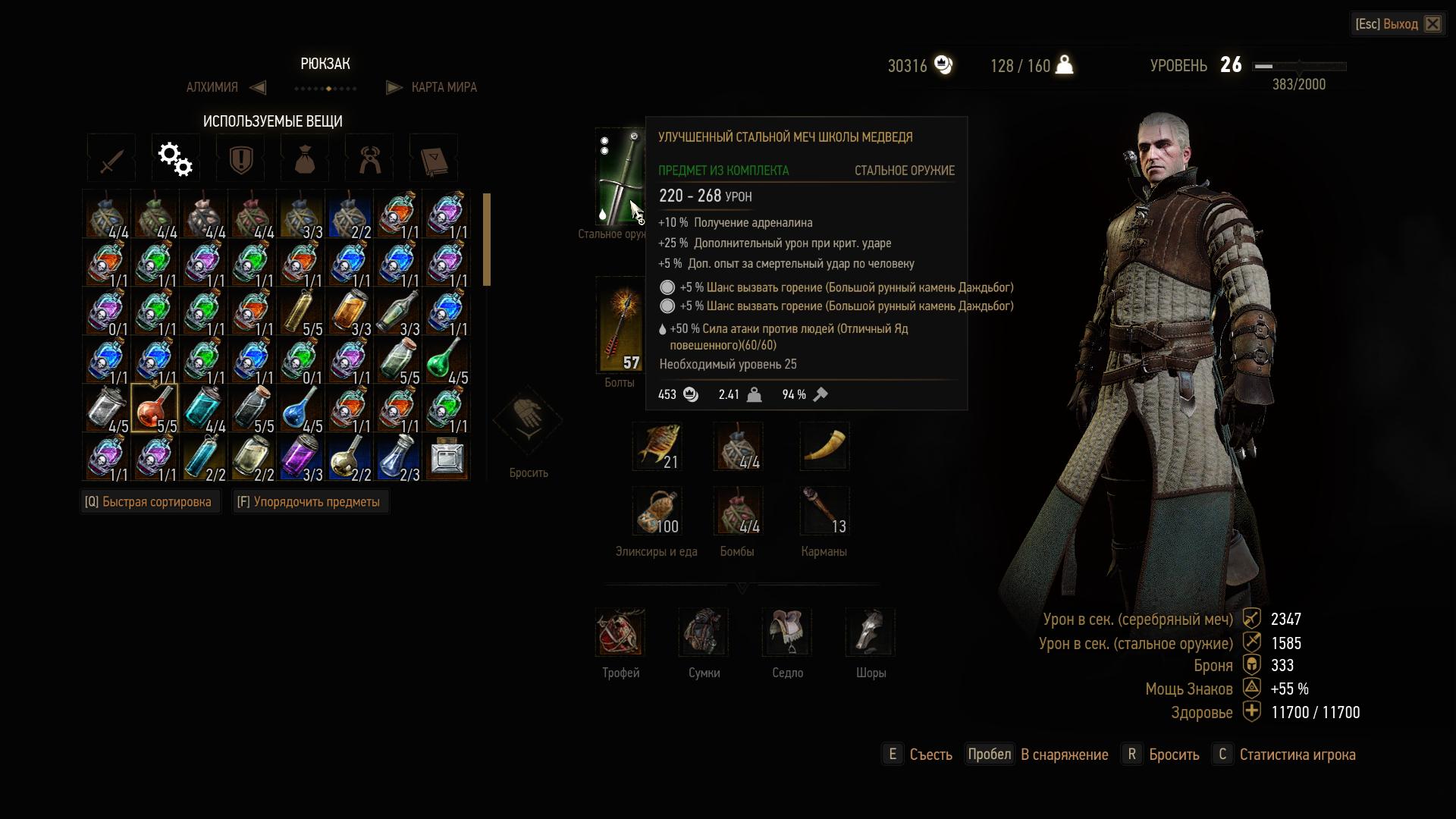Select the horse blinders slot
1456x819 pixels.
[871, 632]
